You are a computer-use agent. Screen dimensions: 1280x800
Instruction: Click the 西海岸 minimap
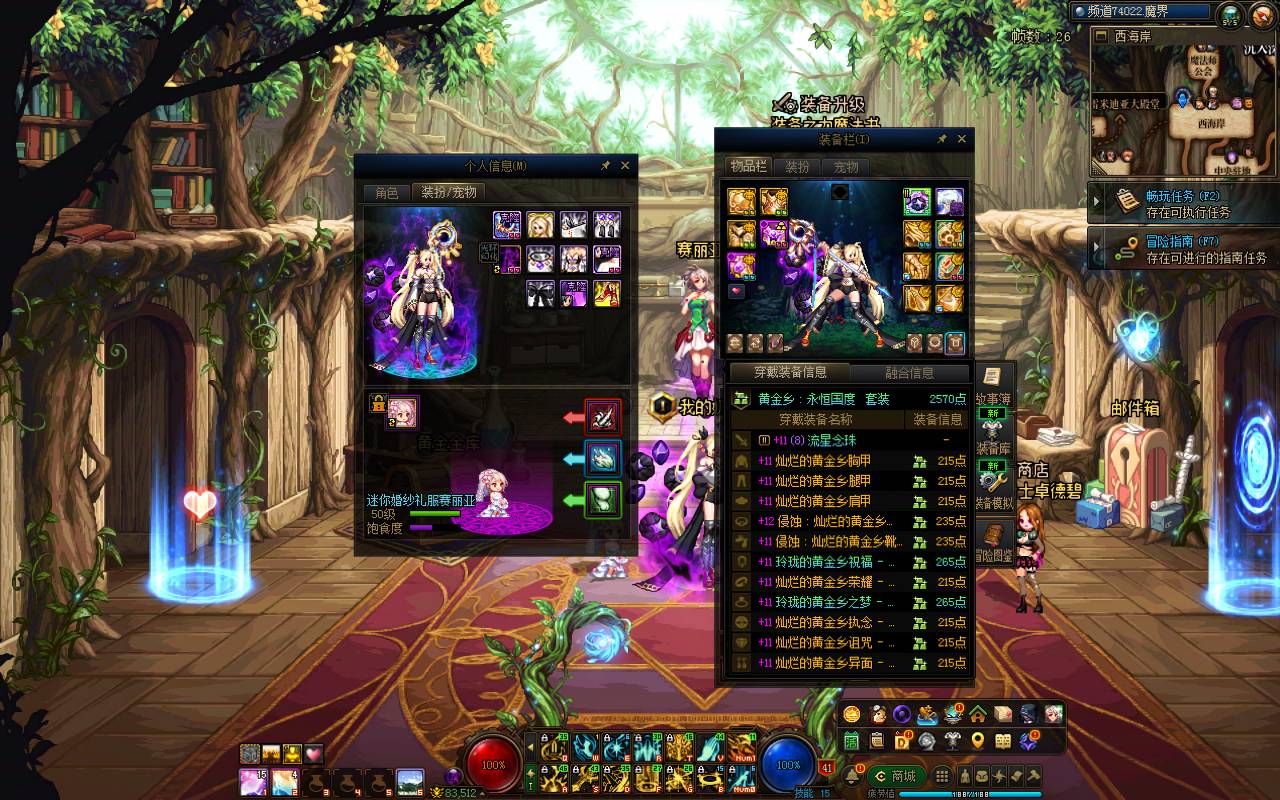(x=1183, y=111)
